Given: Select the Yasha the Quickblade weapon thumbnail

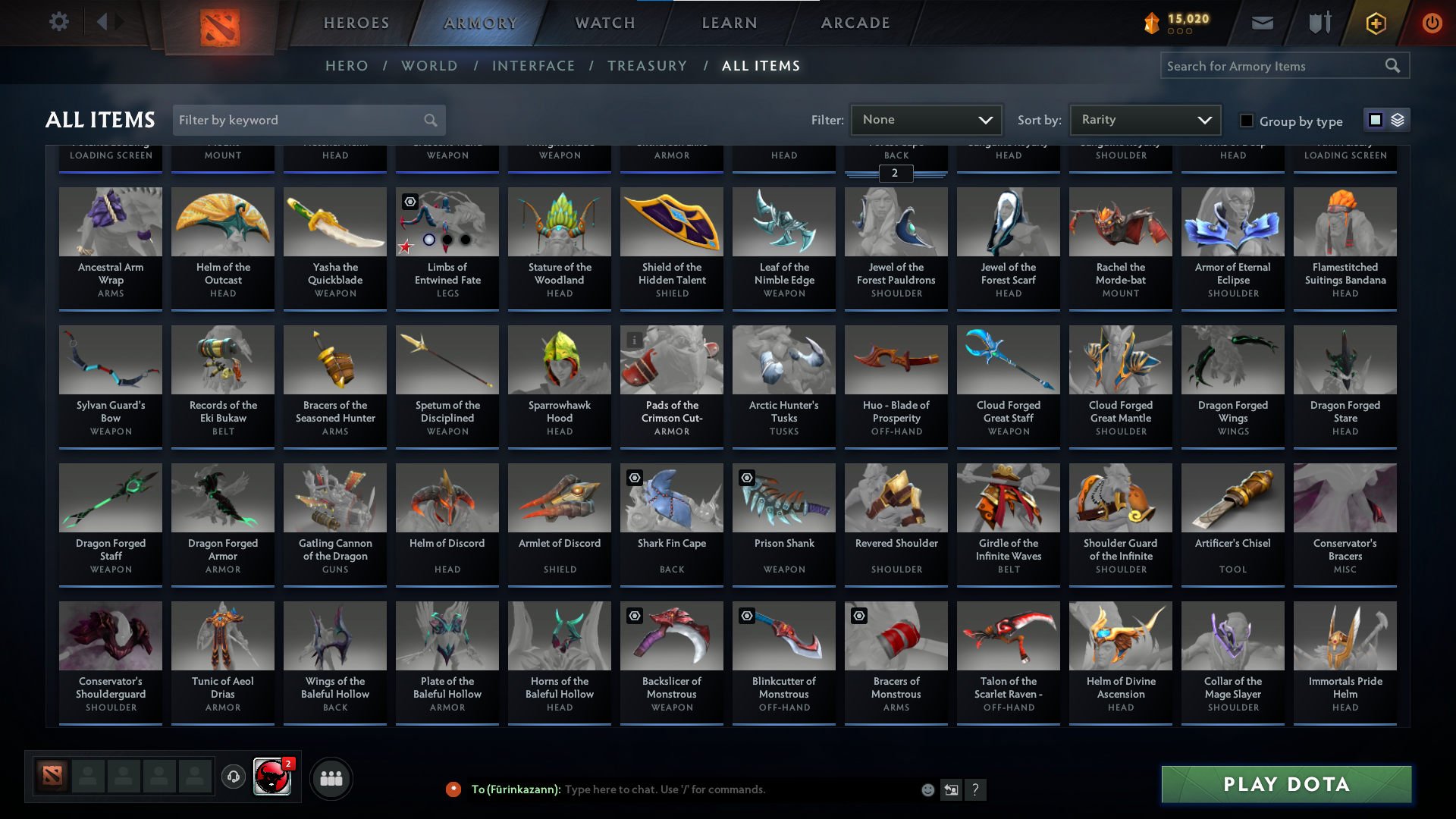Looking at the screenshot, I should 334,221.
